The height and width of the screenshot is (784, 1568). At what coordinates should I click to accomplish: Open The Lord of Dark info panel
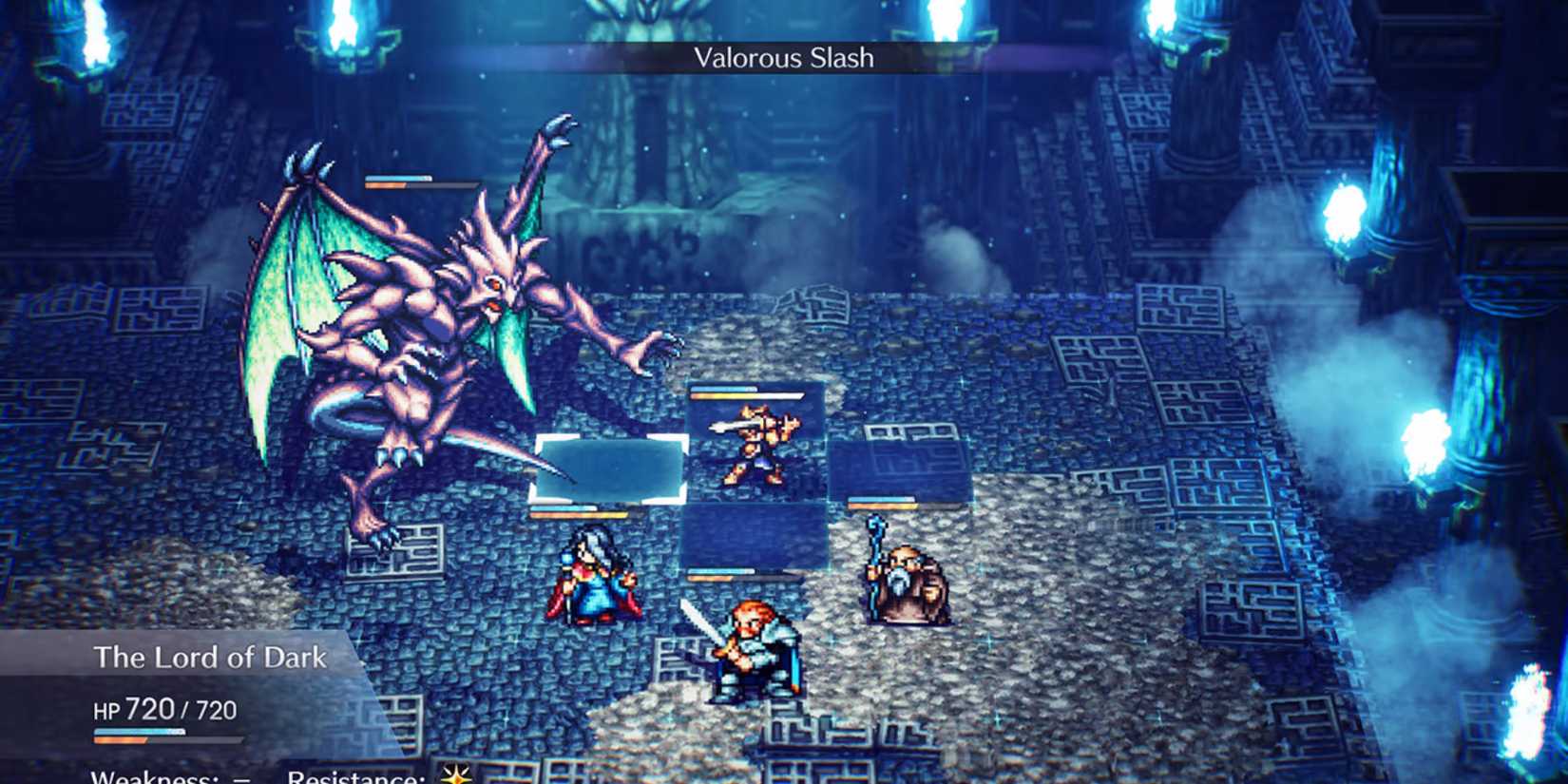pos(209,703)
